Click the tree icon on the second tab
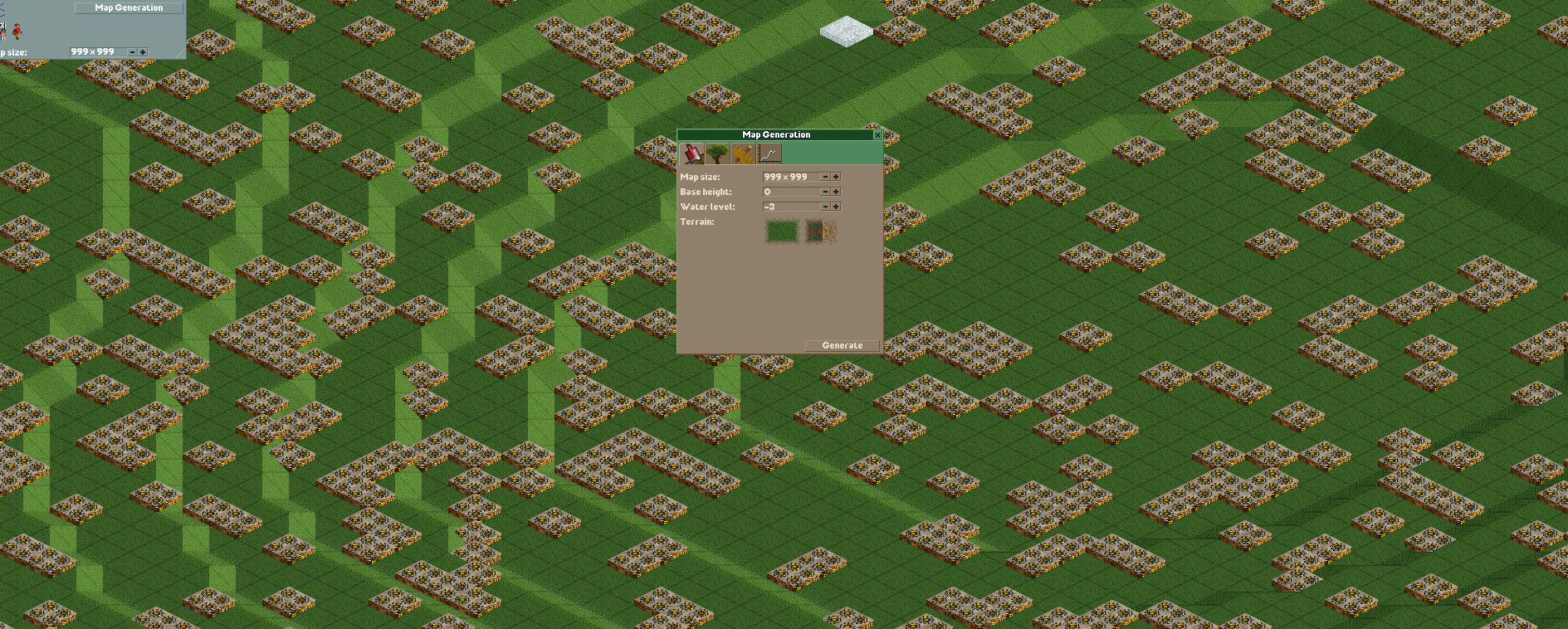1568x629 pixels. (717, 153)
